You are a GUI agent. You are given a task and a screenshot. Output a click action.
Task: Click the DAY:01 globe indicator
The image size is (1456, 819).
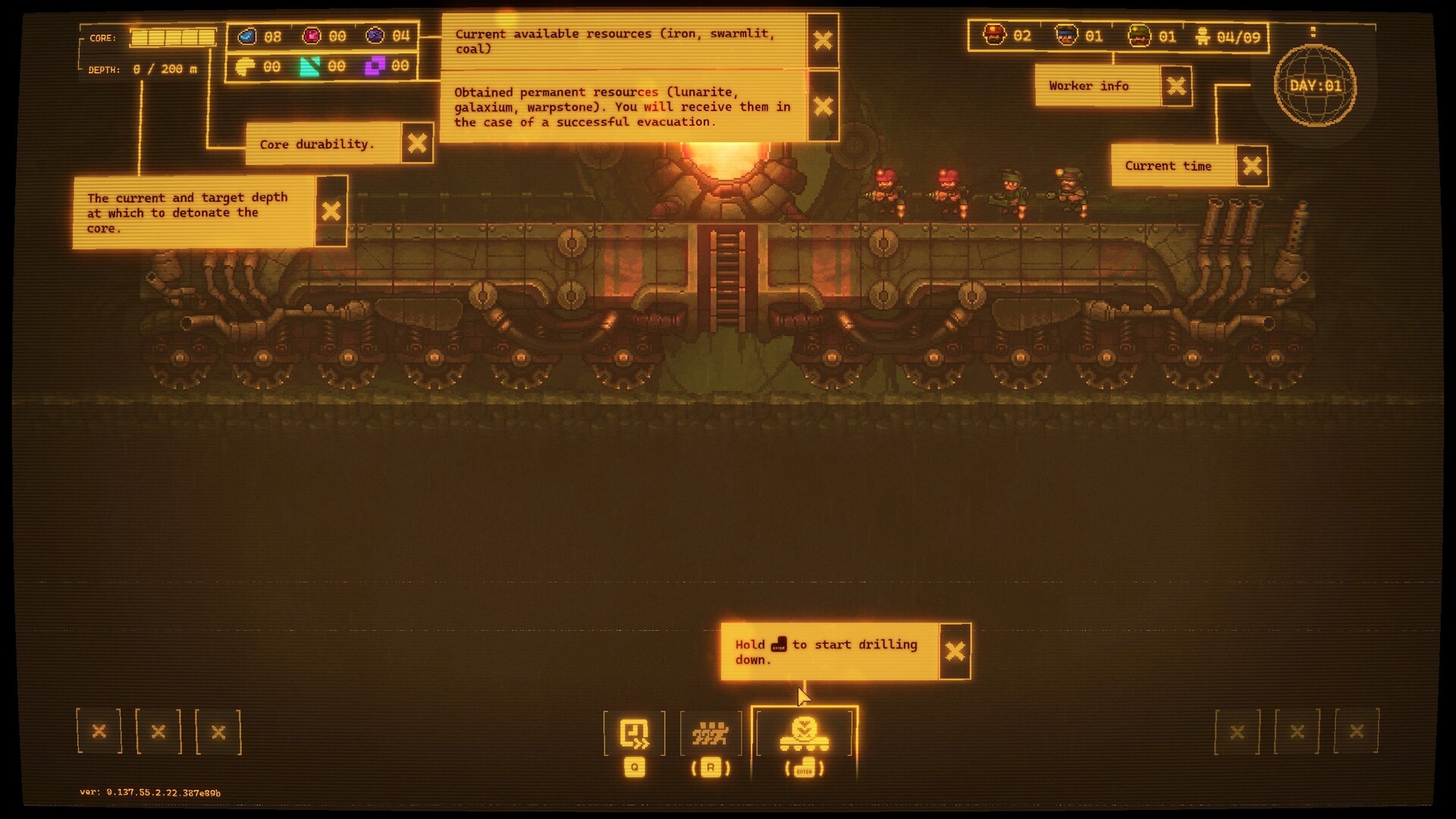click(1316, 86)
